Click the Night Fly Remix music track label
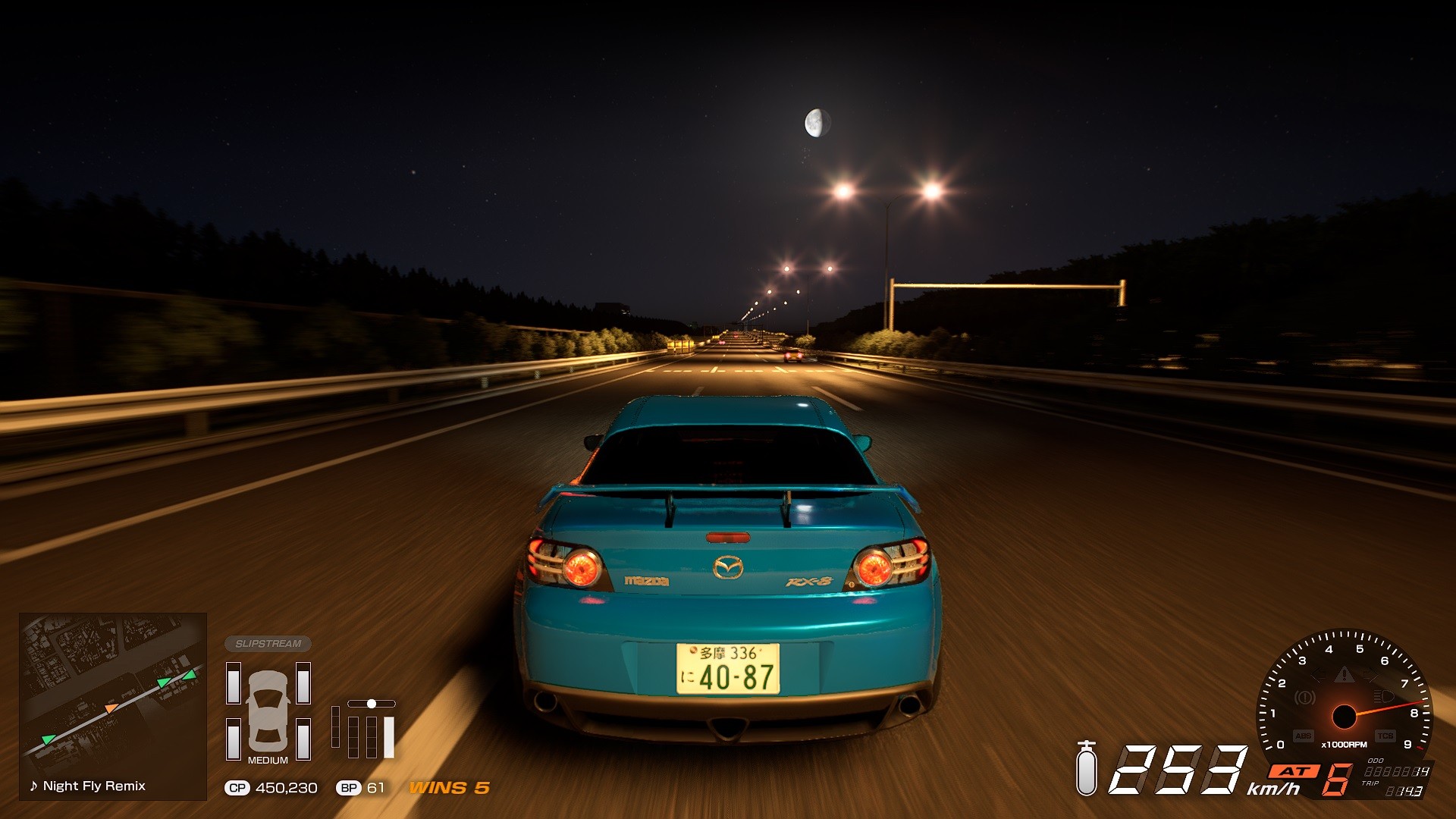The width and height of the screenshot is (1456, 819). 88,786
